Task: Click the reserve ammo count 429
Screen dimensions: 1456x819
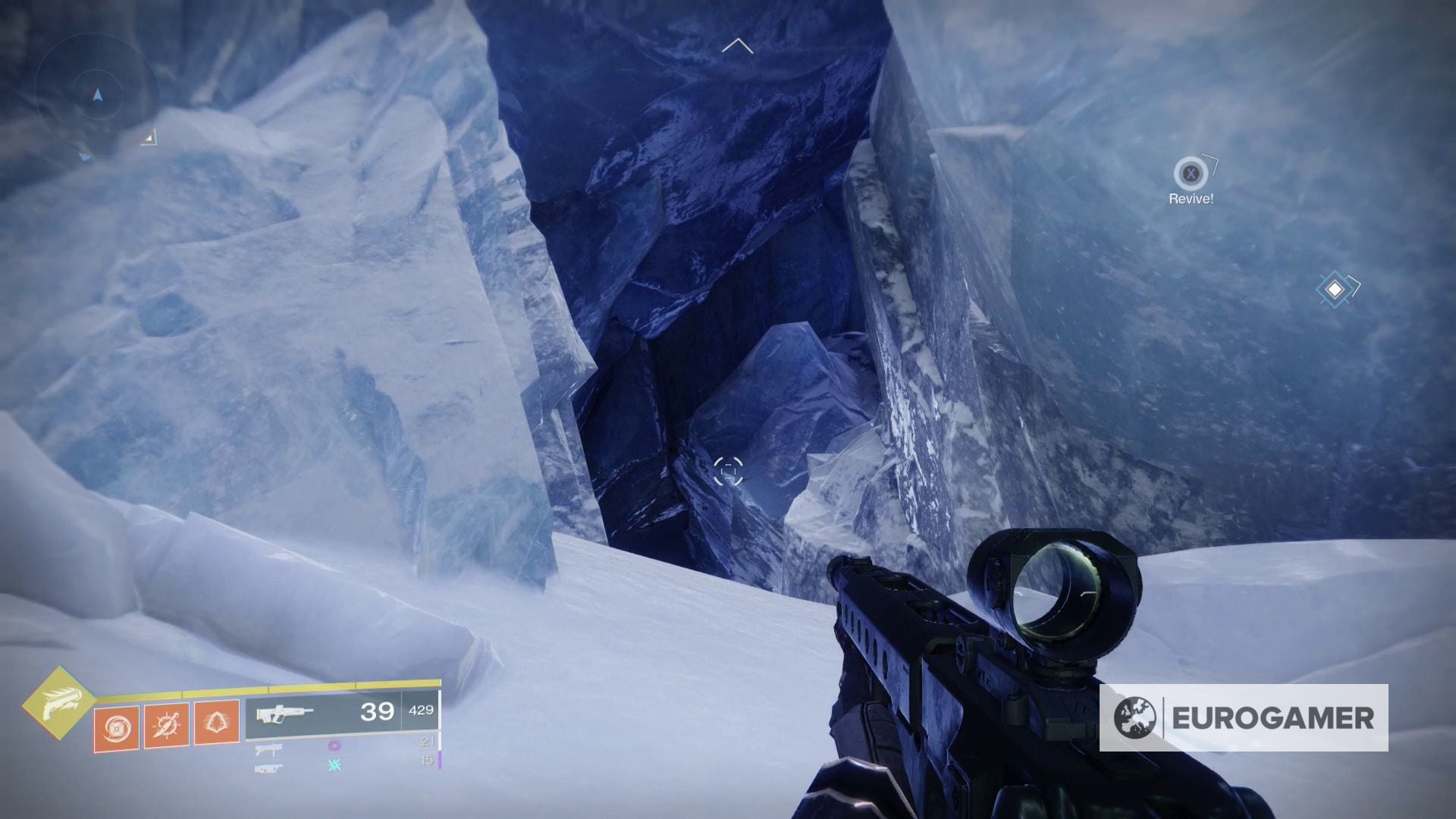Action: [x=422, y=711]
